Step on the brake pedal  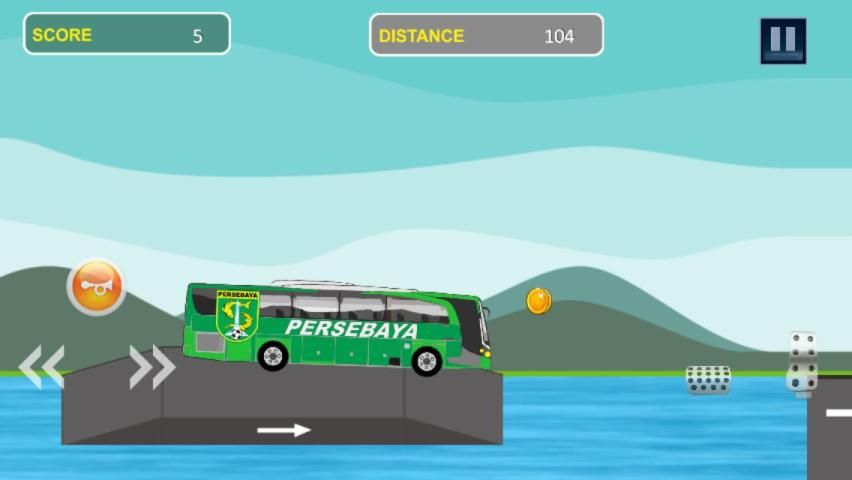tap(708, 379)
